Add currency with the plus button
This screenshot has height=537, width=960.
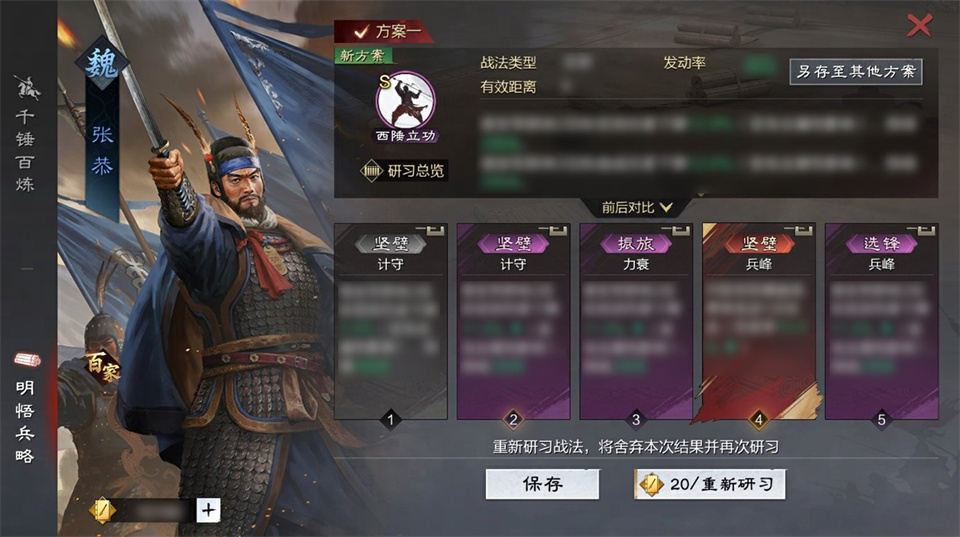(x=208, y=510)
